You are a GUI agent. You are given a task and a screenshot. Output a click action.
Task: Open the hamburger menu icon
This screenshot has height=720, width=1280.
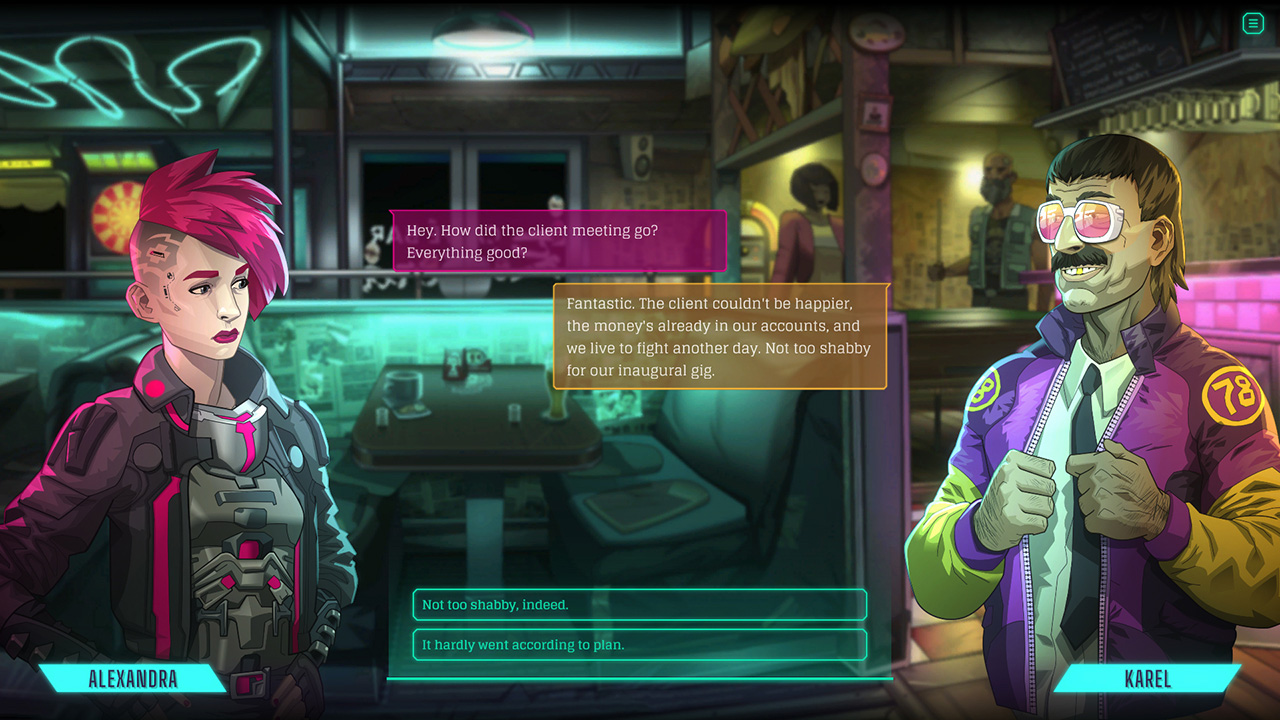tap(1252, 23)
